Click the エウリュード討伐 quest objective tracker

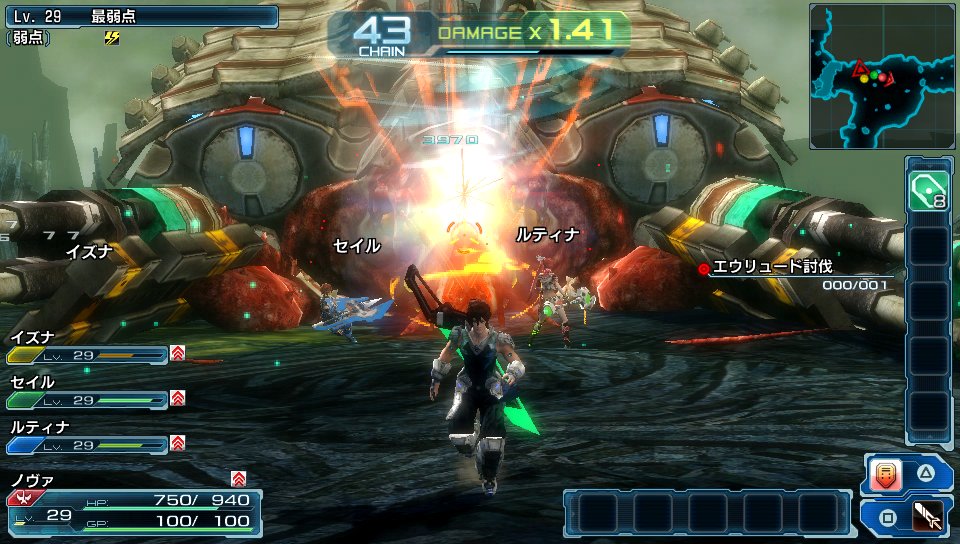pyautogui.click(x=796, y=273)
